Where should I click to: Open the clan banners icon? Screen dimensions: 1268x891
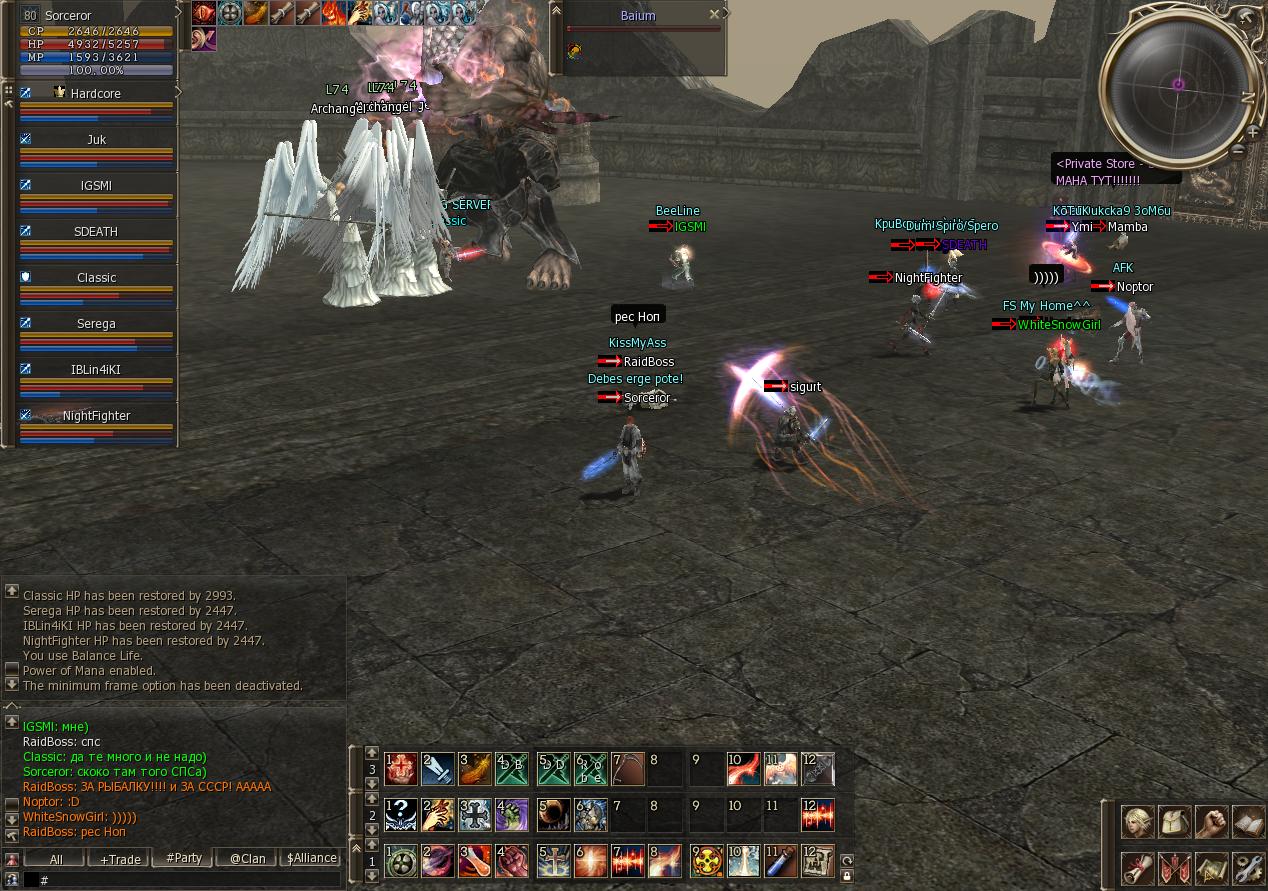coord(1175,868)
